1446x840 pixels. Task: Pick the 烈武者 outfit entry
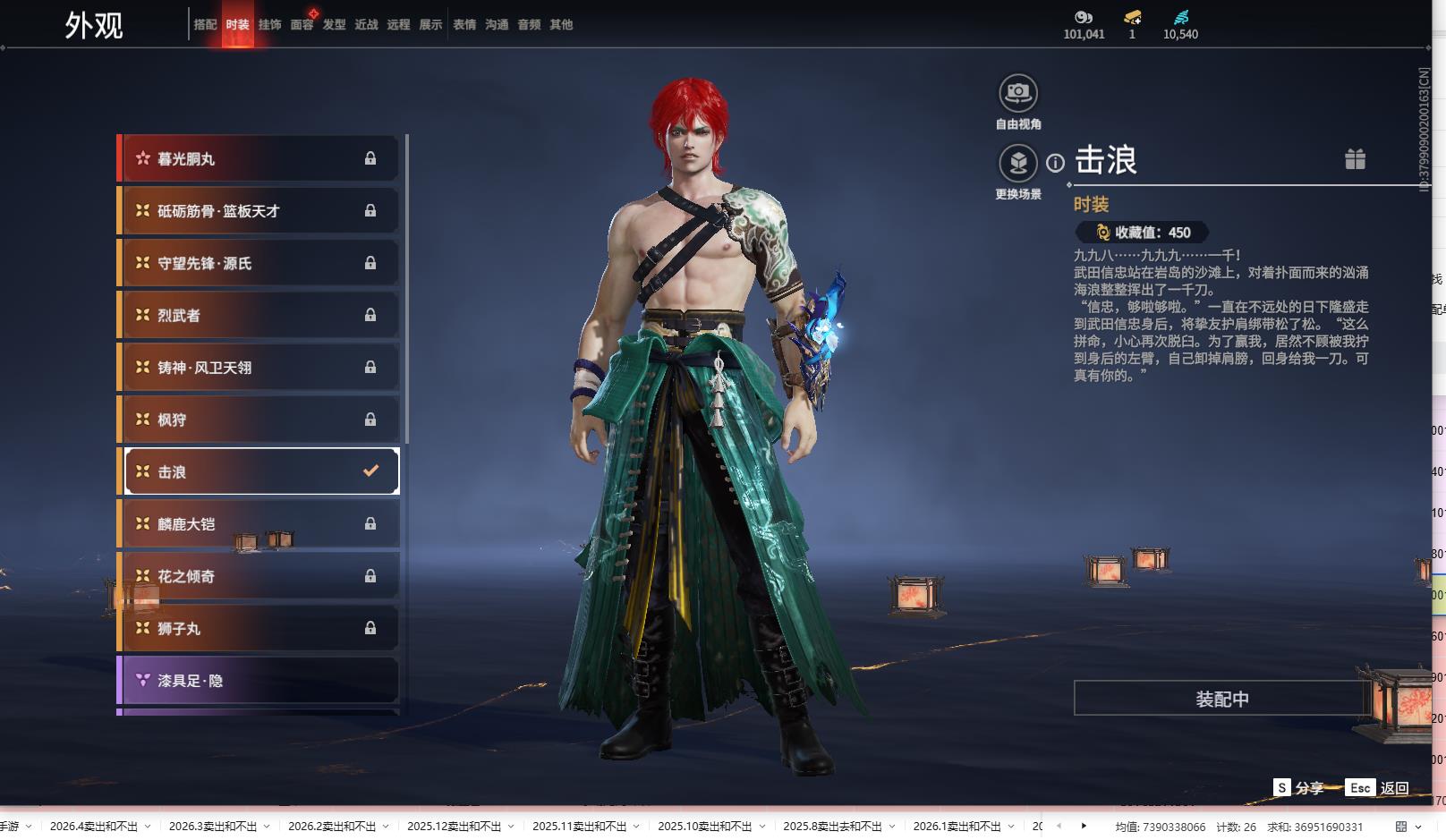[x=259, y=315]
